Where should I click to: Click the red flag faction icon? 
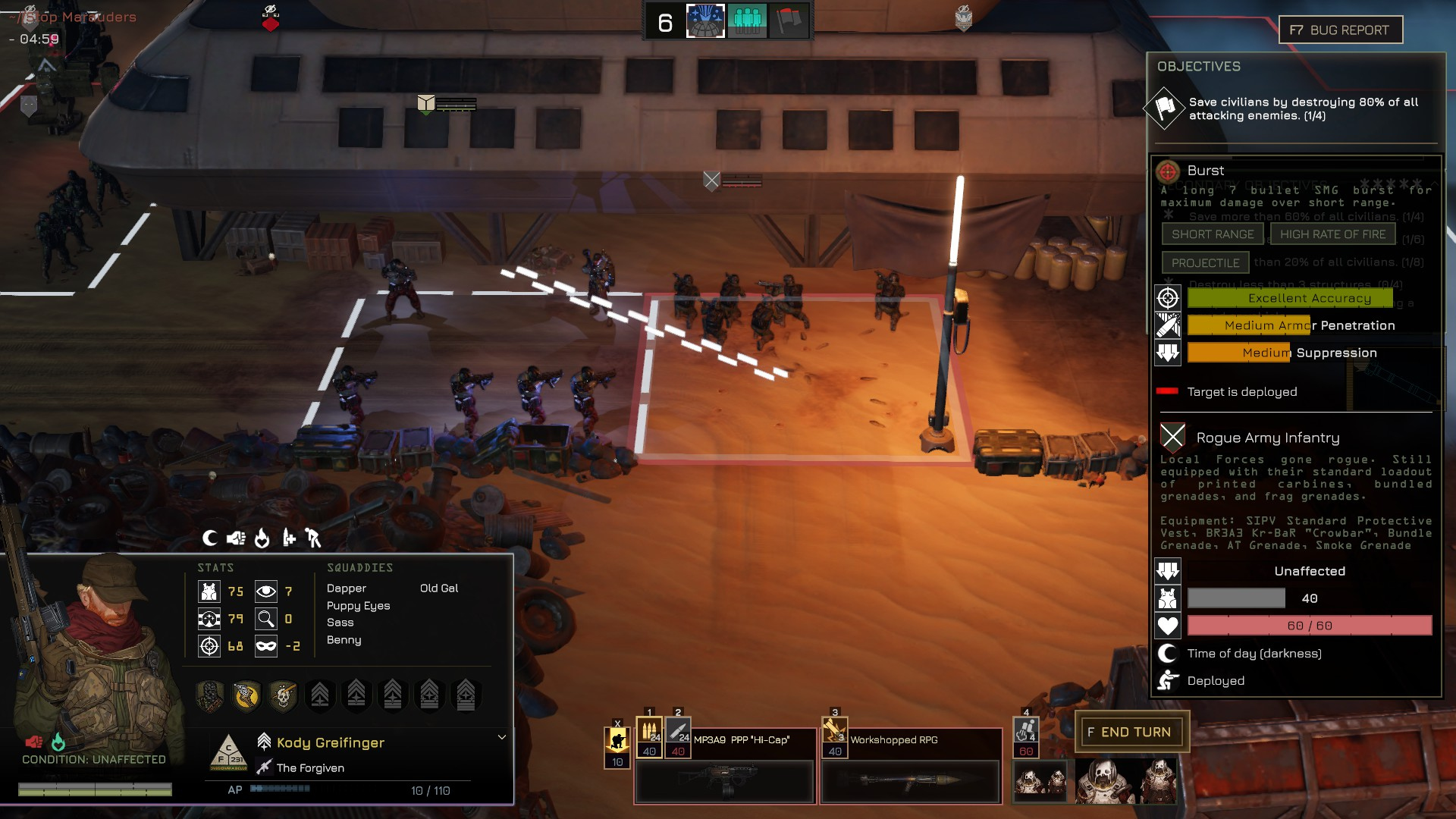tap(789, 21)
